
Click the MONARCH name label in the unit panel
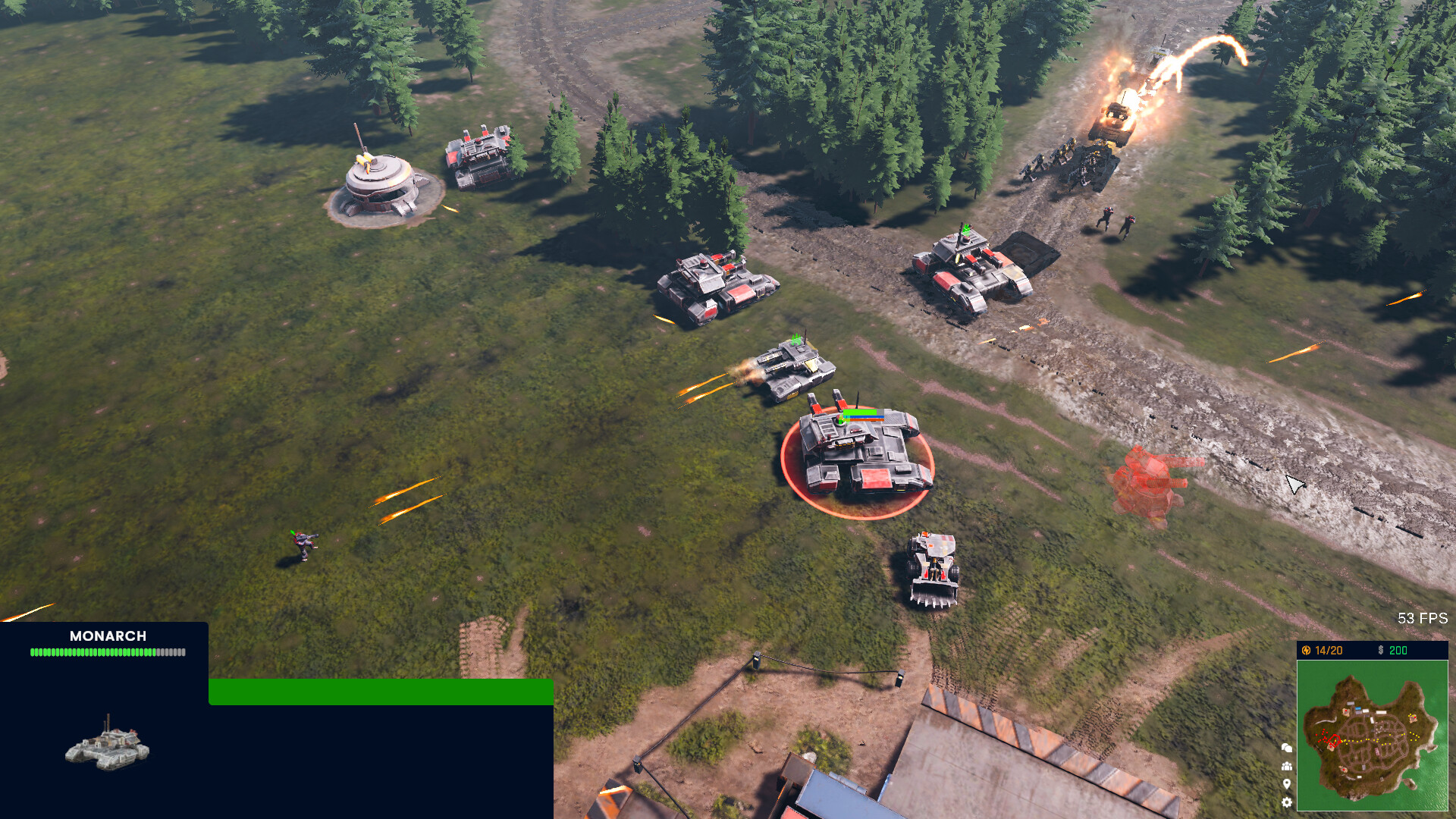click(109, 636)
